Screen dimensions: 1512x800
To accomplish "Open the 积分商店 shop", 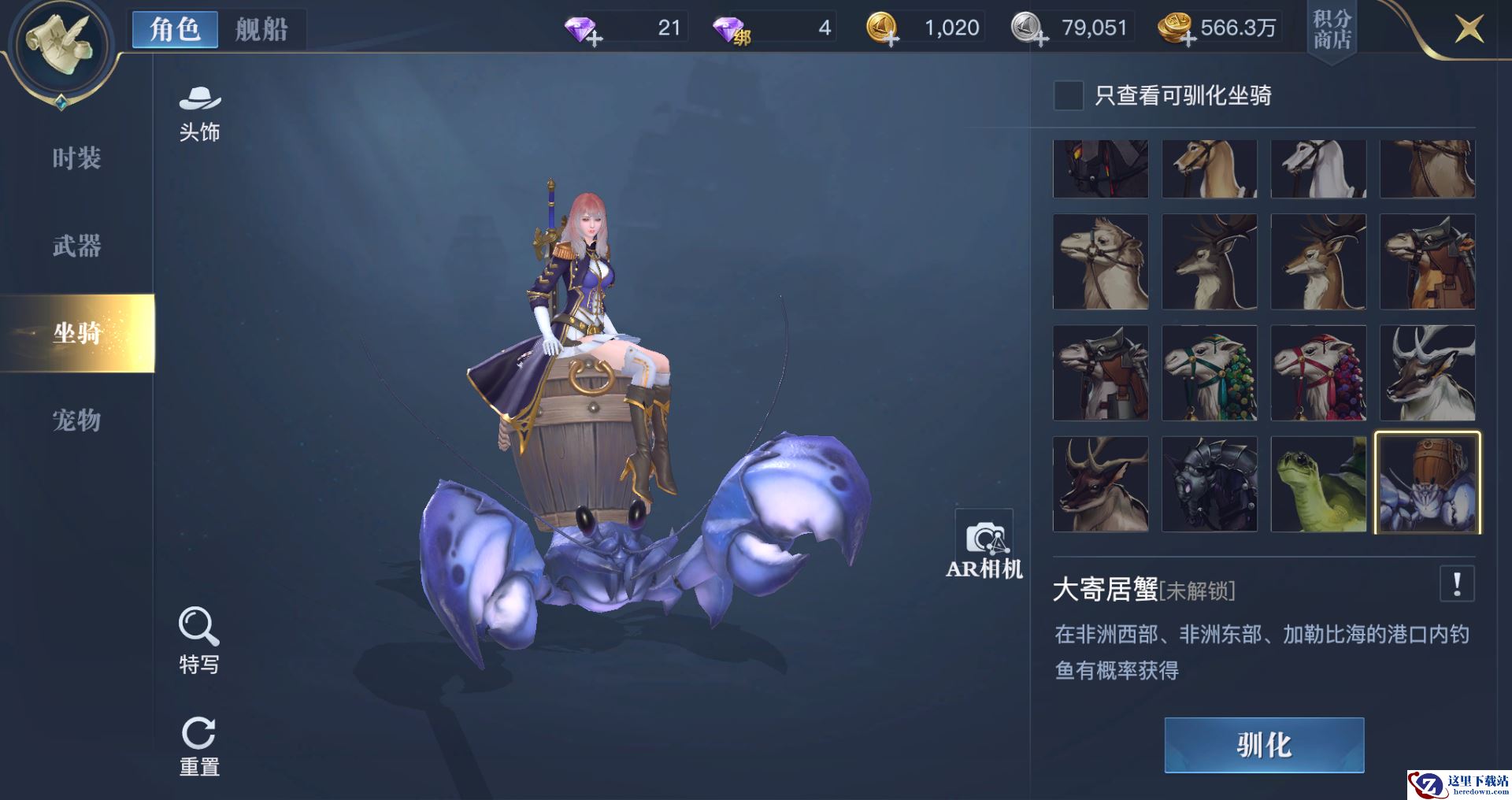I will [1332, 29].
